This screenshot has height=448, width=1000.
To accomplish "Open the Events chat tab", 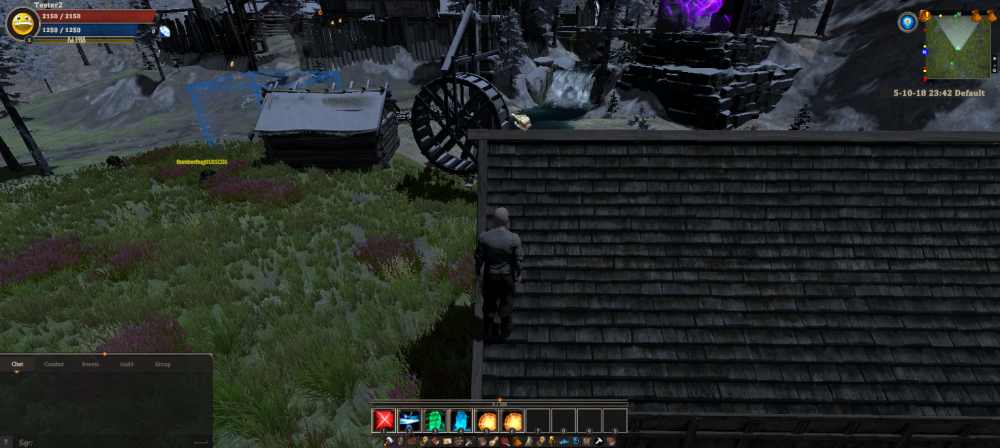I will click(x=90, y=364).
